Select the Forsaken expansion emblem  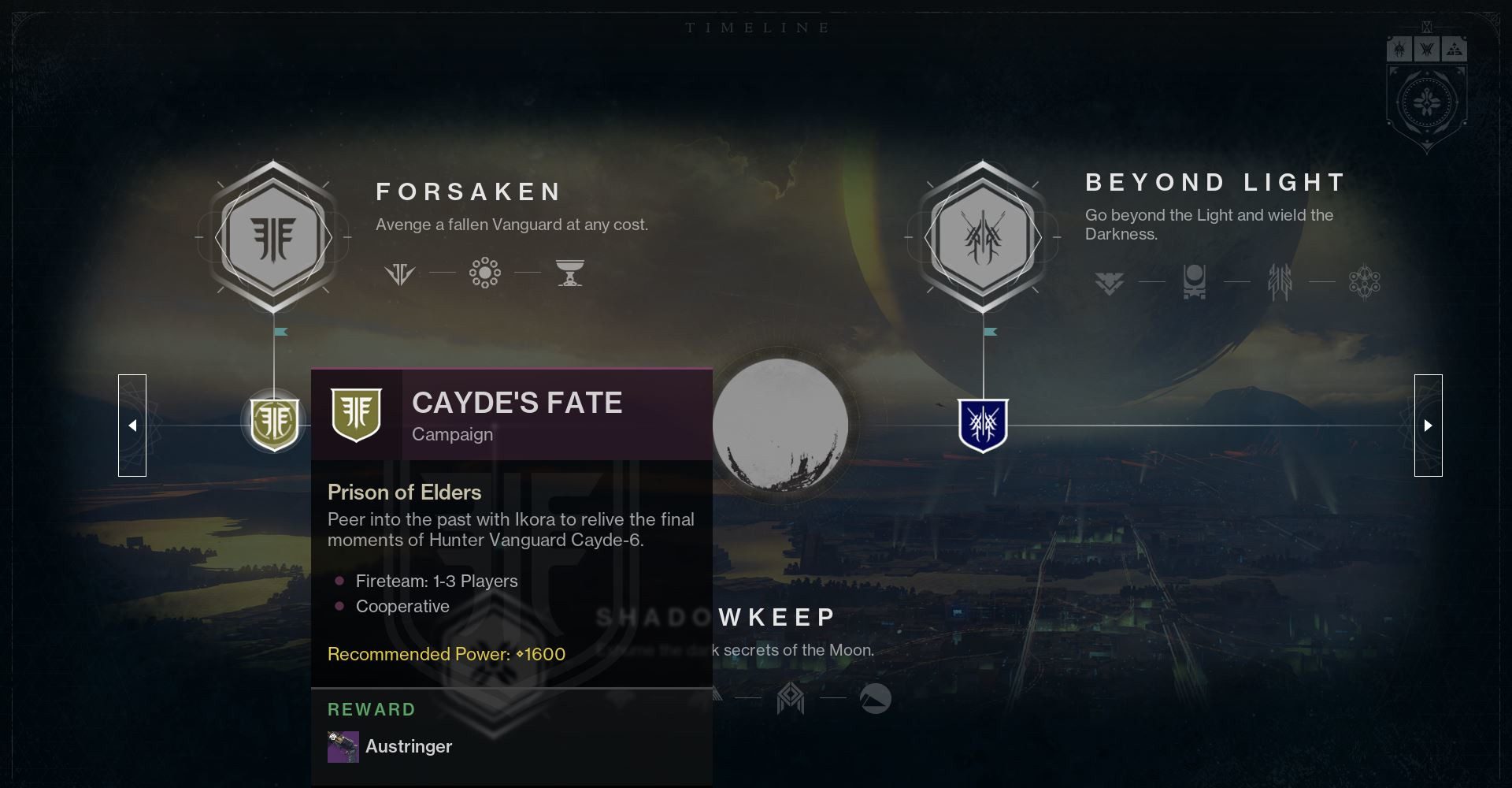(x=273, y=237)
